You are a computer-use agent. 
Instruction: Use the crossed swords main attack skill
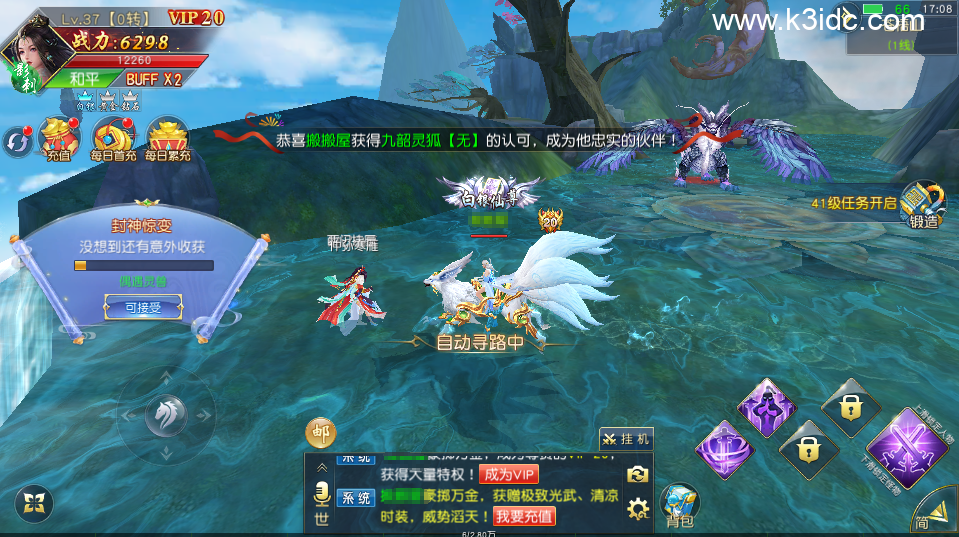point(908,448)
